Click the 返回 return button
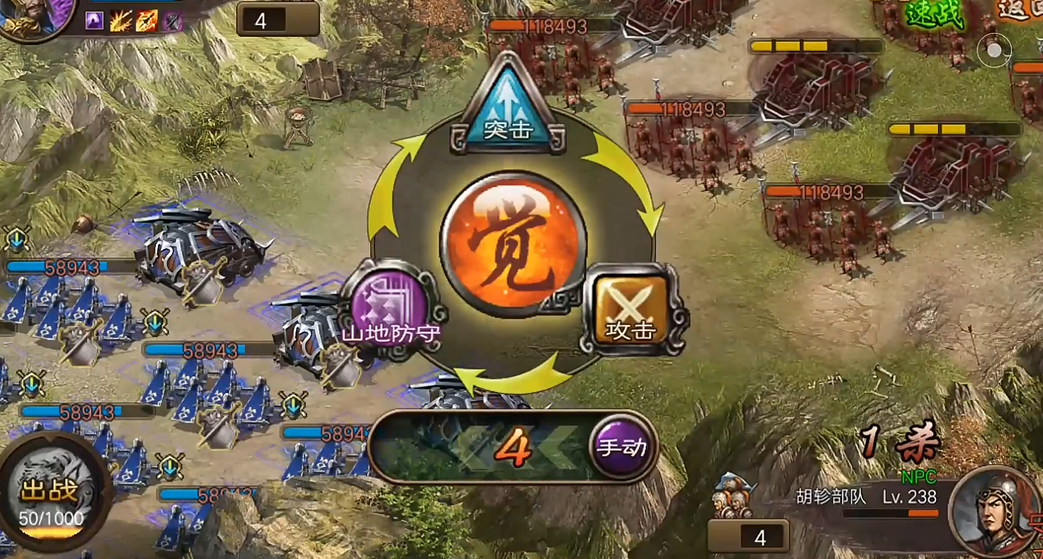1043x559 pixels. [1020, 12]
